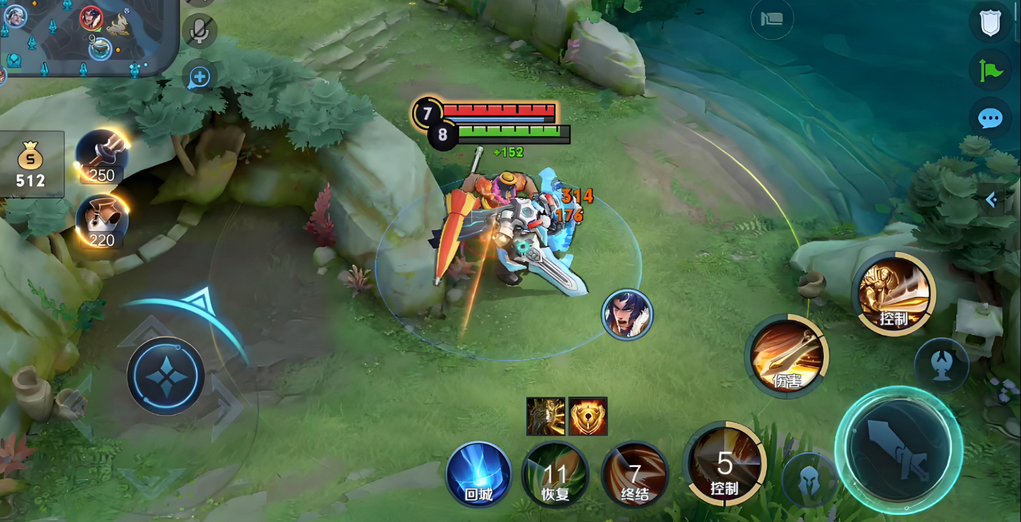This screenshot has width=1021, height=522.
Task: Toggle the microphone voice chat
Action: [200, 31]
